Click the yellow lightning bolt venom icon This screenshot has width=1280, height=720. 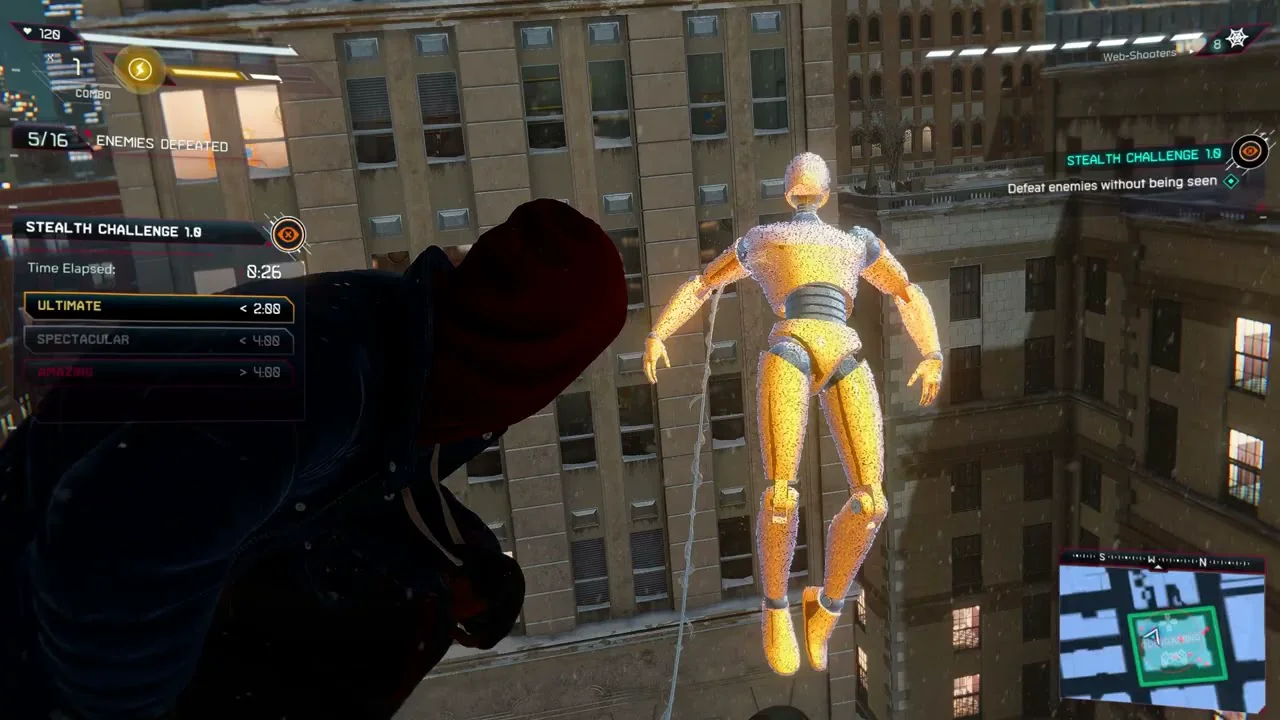(140, 69)
